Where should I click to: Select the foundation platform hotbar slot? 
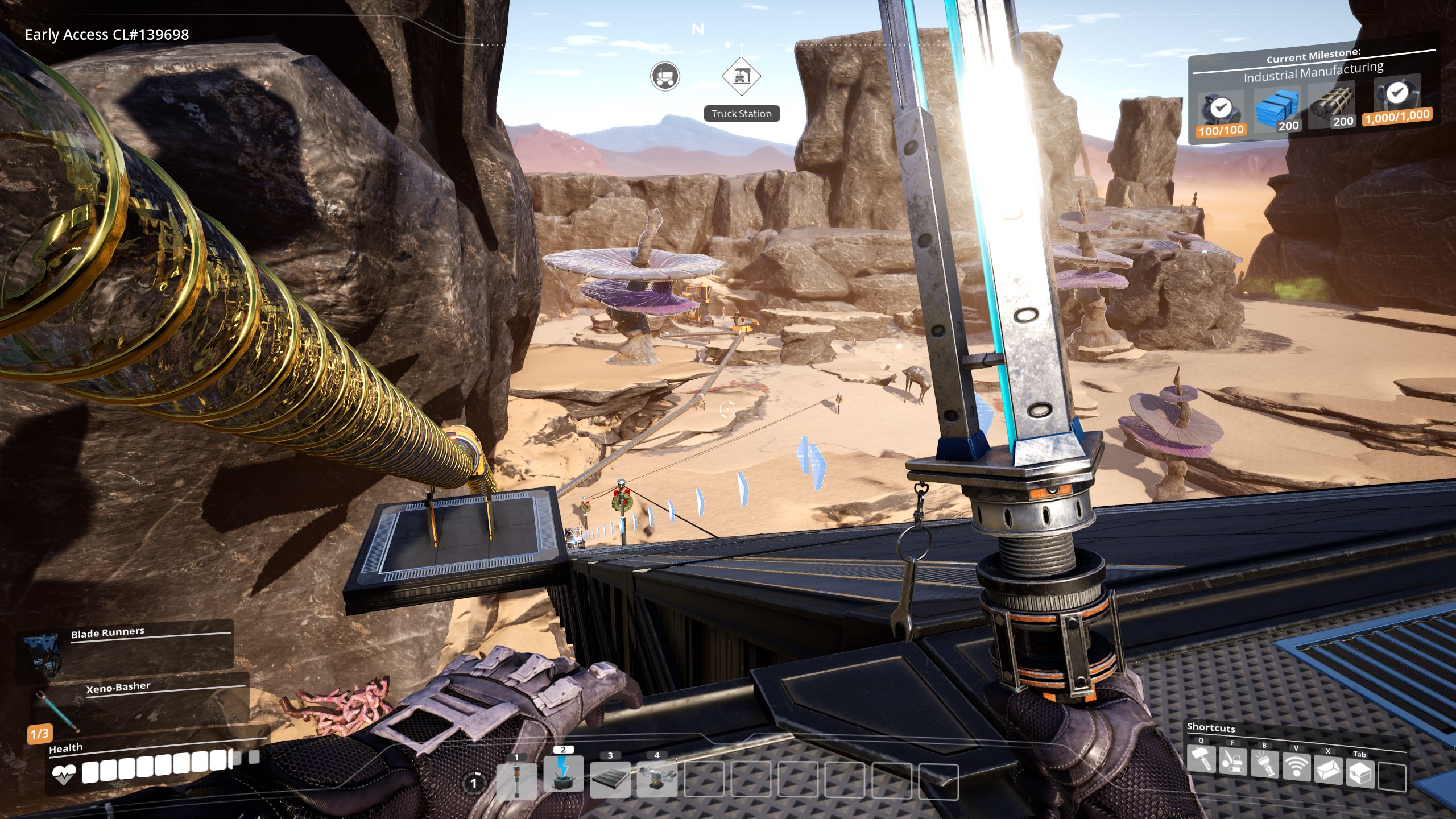(x=610, y=779)
